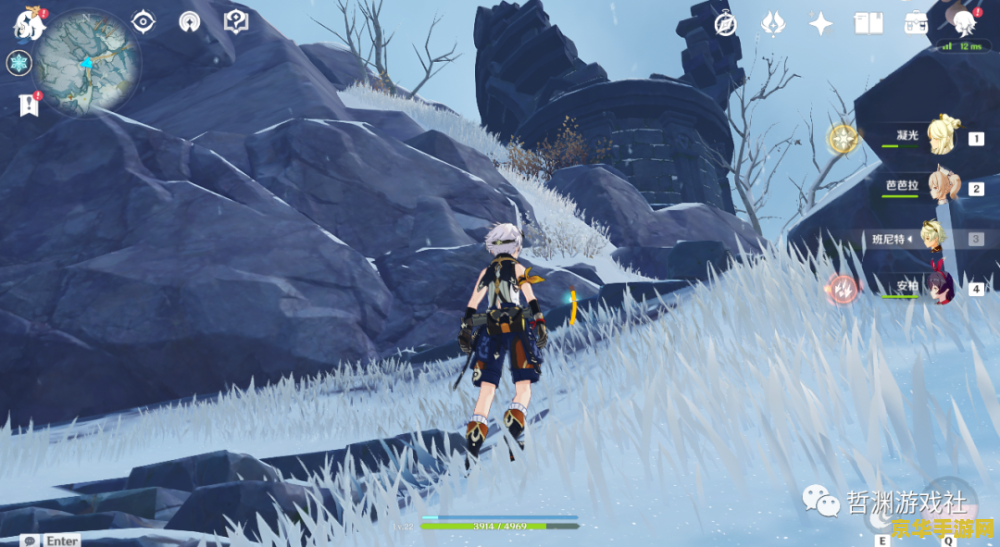Open the backpack inventory

pos(915,24)
